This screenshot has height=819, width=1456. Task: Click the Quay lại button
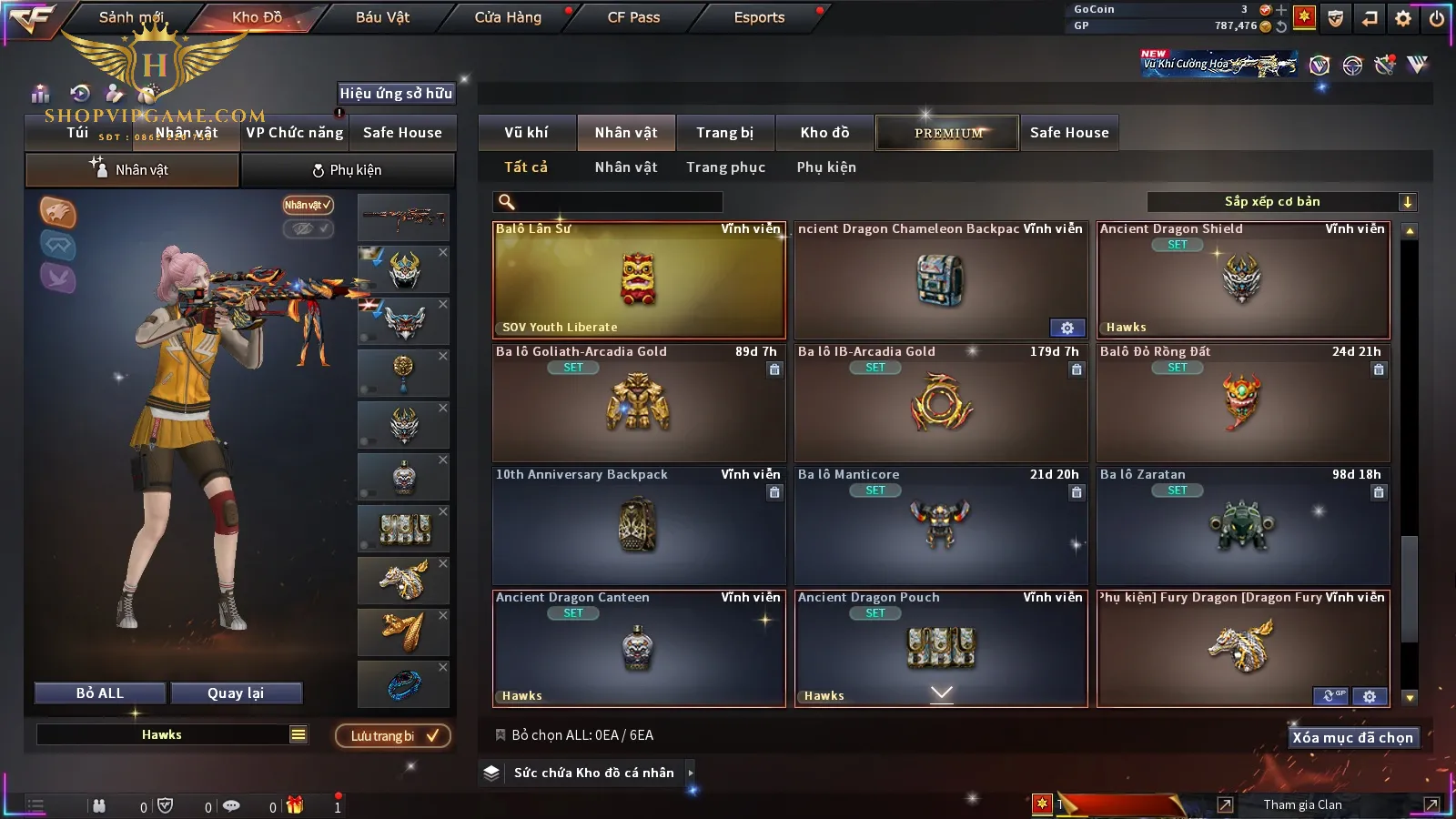pos(236,693)
